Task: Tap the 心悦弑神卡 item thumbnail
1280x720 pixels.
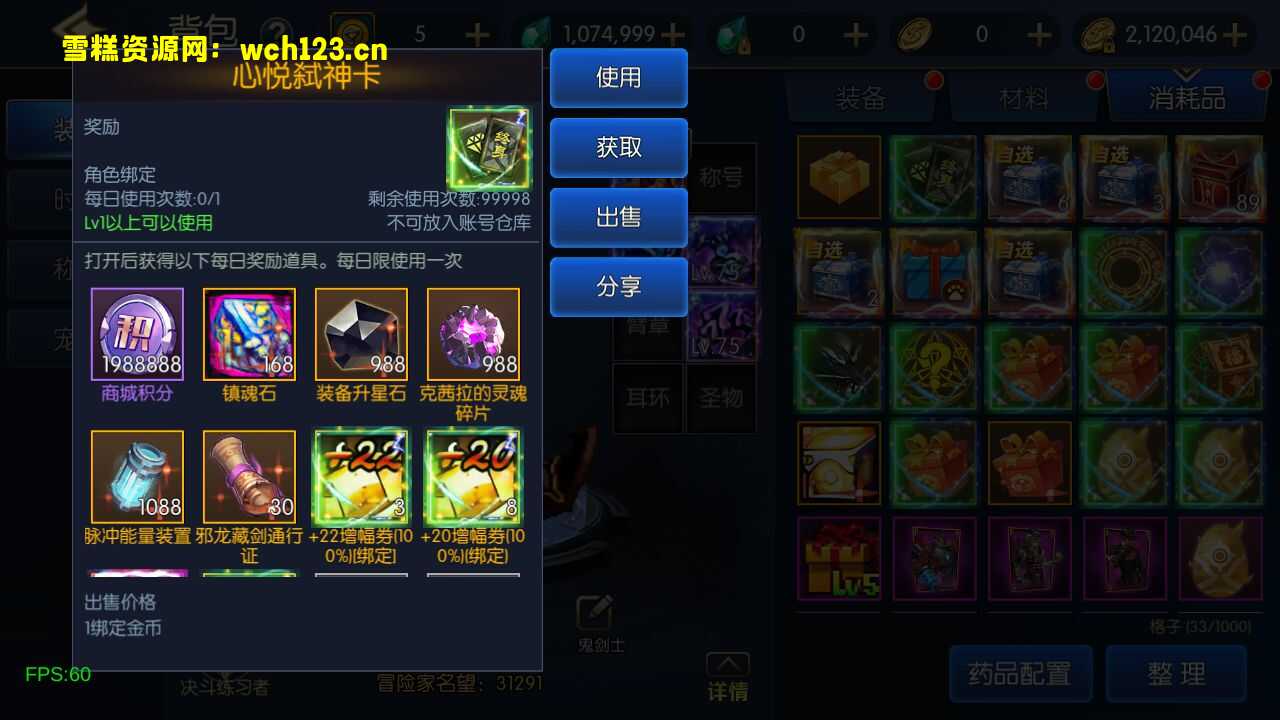Action: point(488,146)
